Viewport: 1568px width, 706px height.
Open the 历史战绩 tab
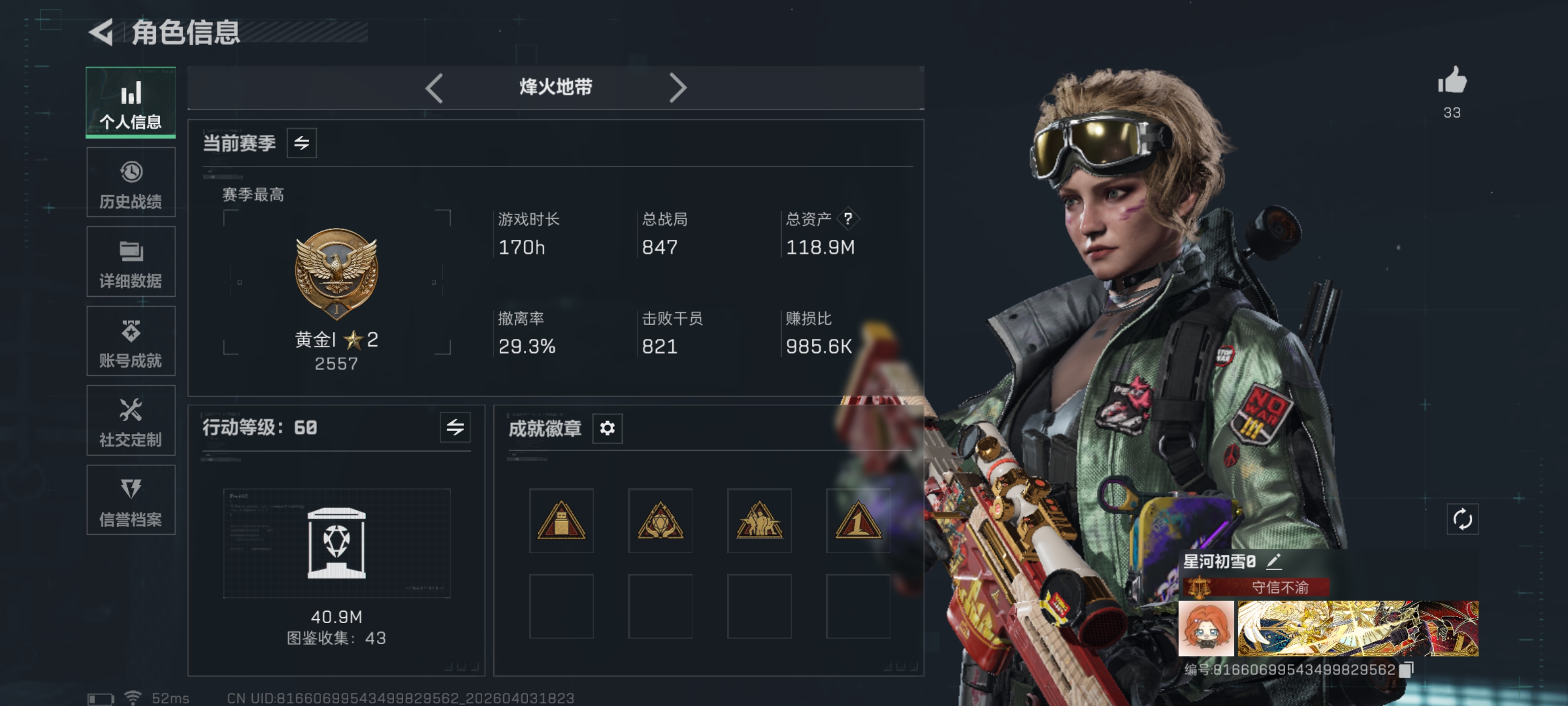pos(131,182)
